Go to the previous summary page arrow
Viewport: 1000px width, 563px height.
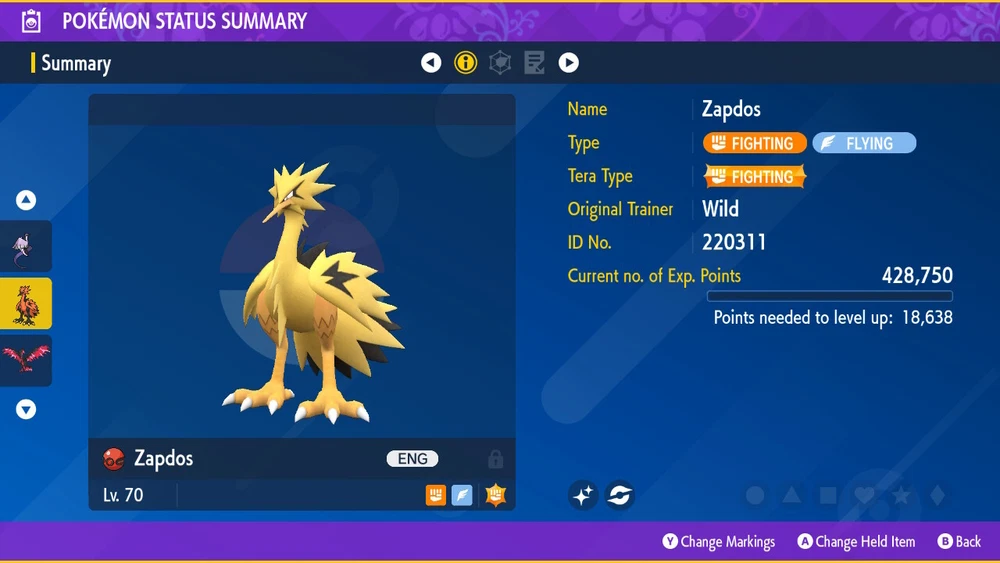point(431,63)
